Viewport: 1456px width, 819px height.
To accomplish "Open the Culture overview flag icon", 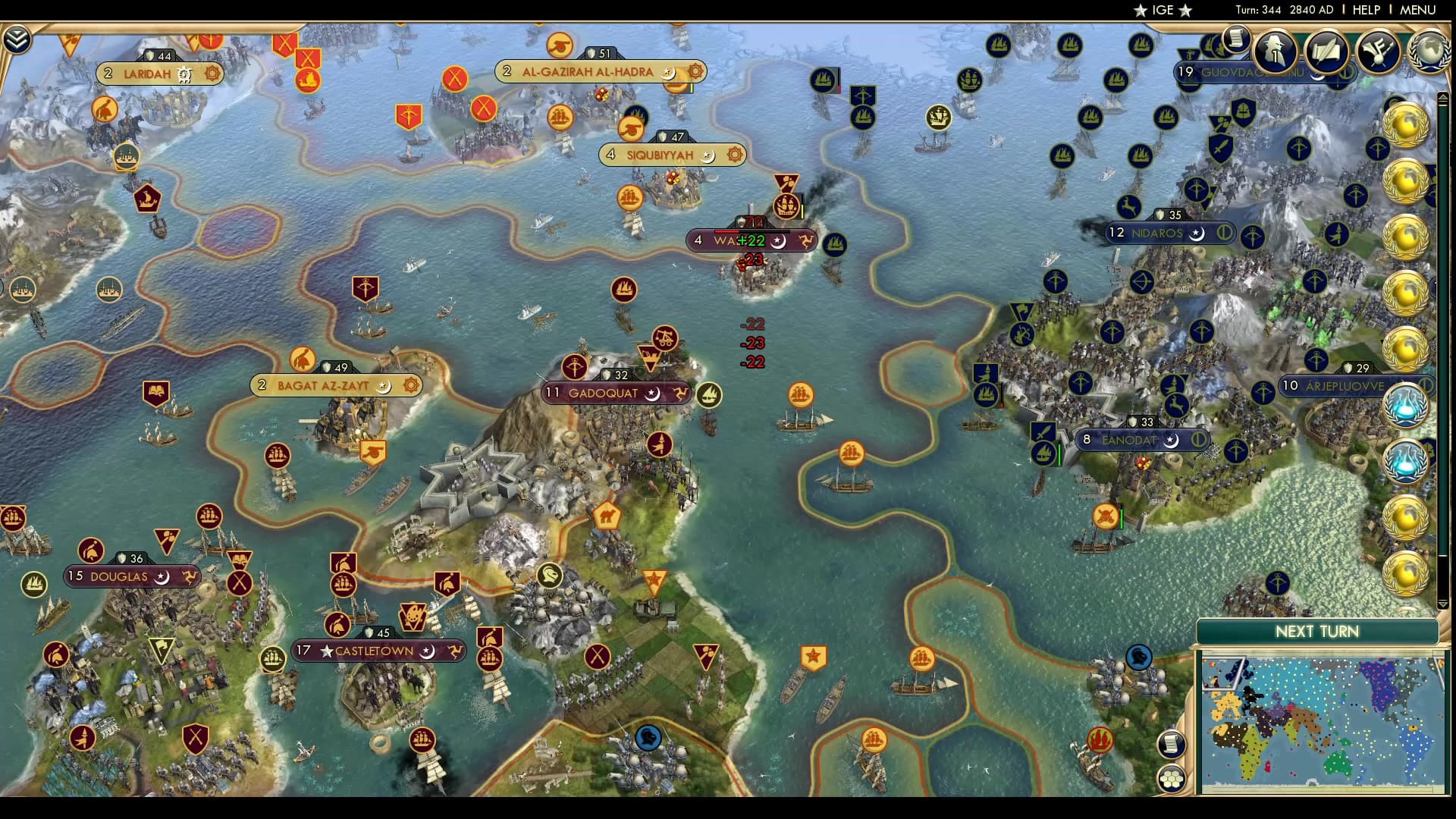I will (1379, 53).
